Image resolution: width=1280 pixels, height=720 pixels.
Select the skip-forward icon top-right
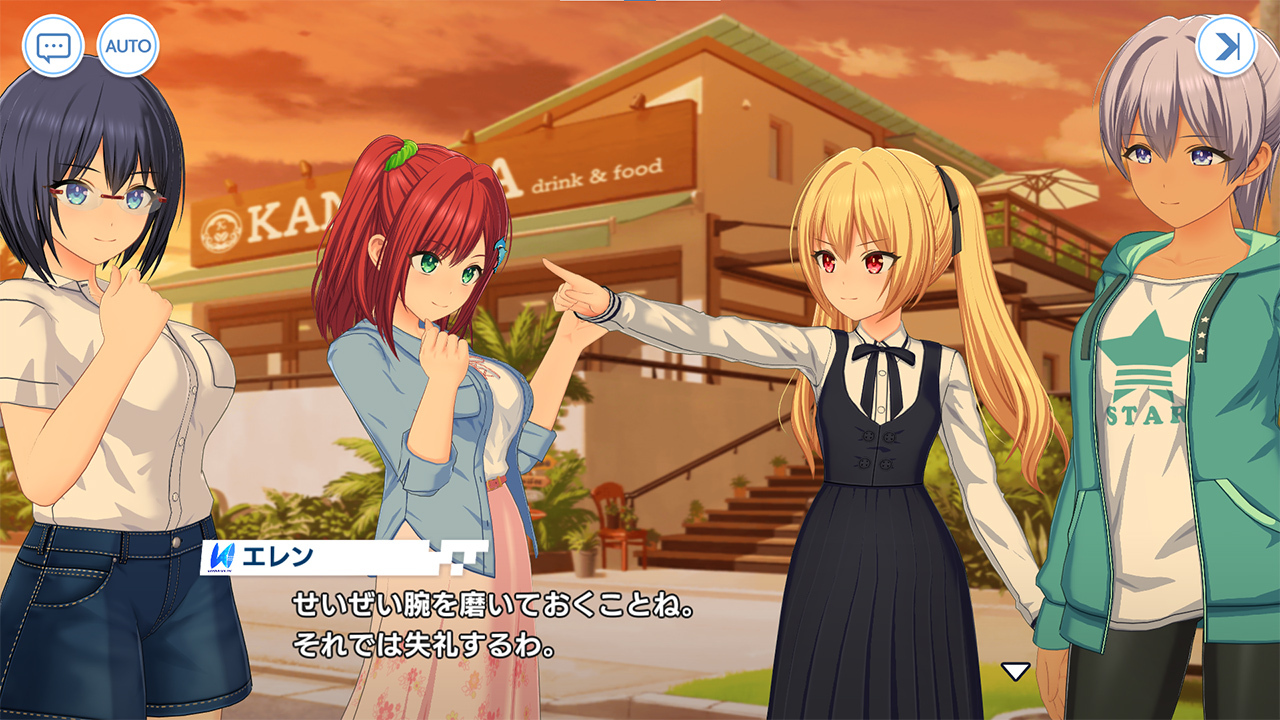pos(1227,44)
